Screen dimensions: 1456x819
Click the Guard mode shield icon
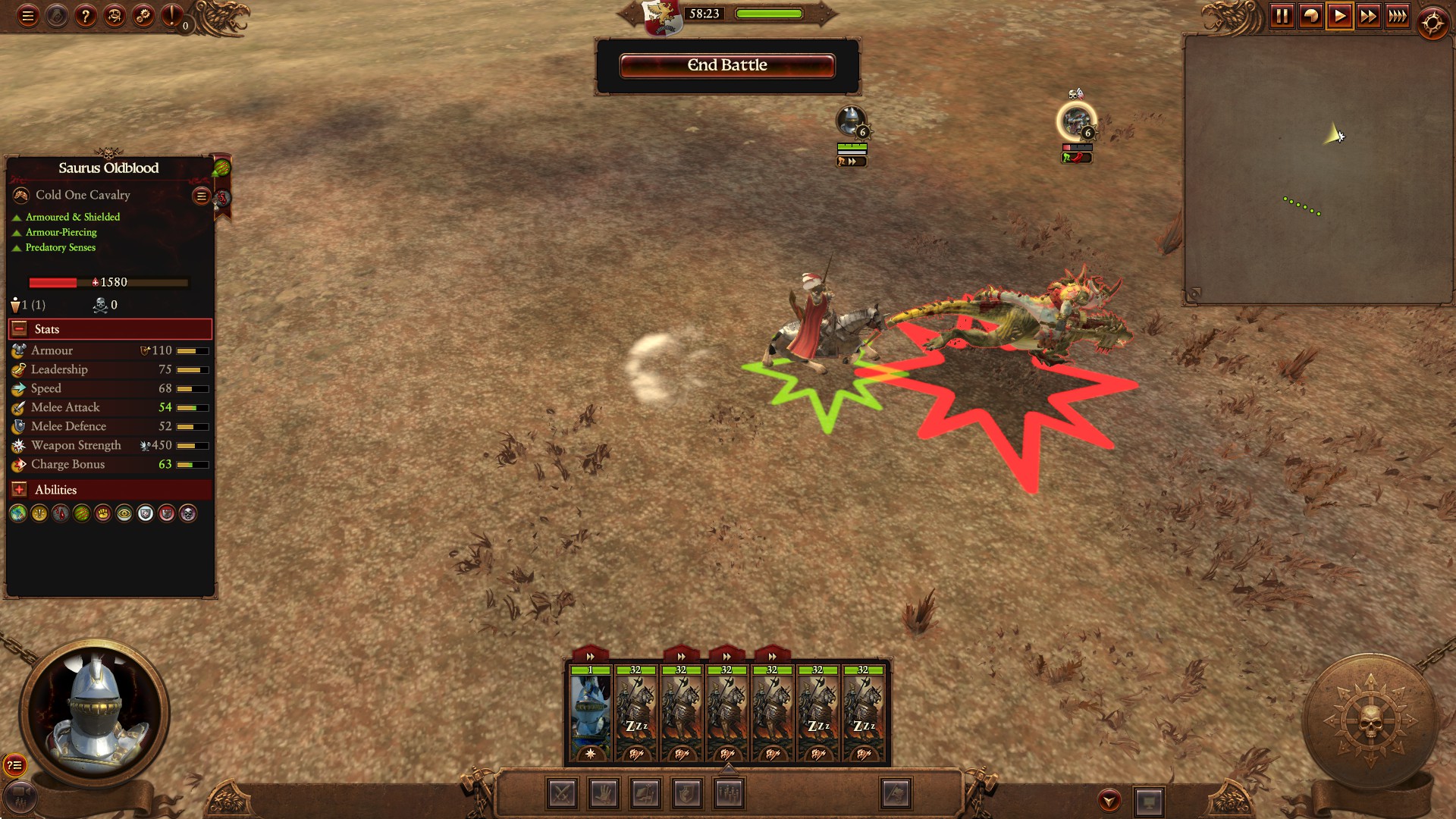685,794
